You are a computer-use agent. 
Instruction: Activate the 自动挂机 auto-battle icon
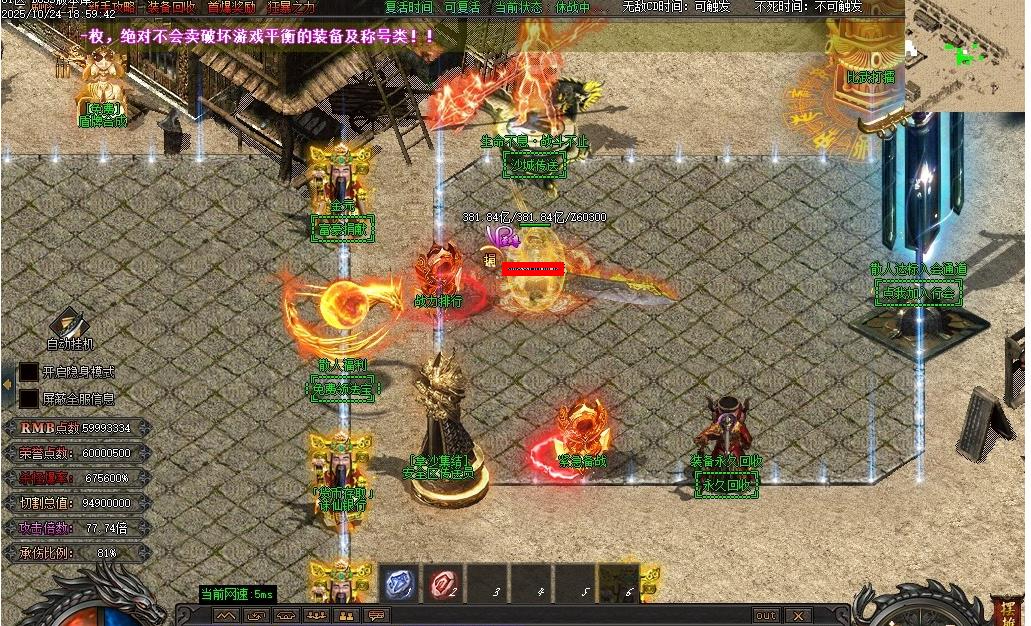point(68,326)
